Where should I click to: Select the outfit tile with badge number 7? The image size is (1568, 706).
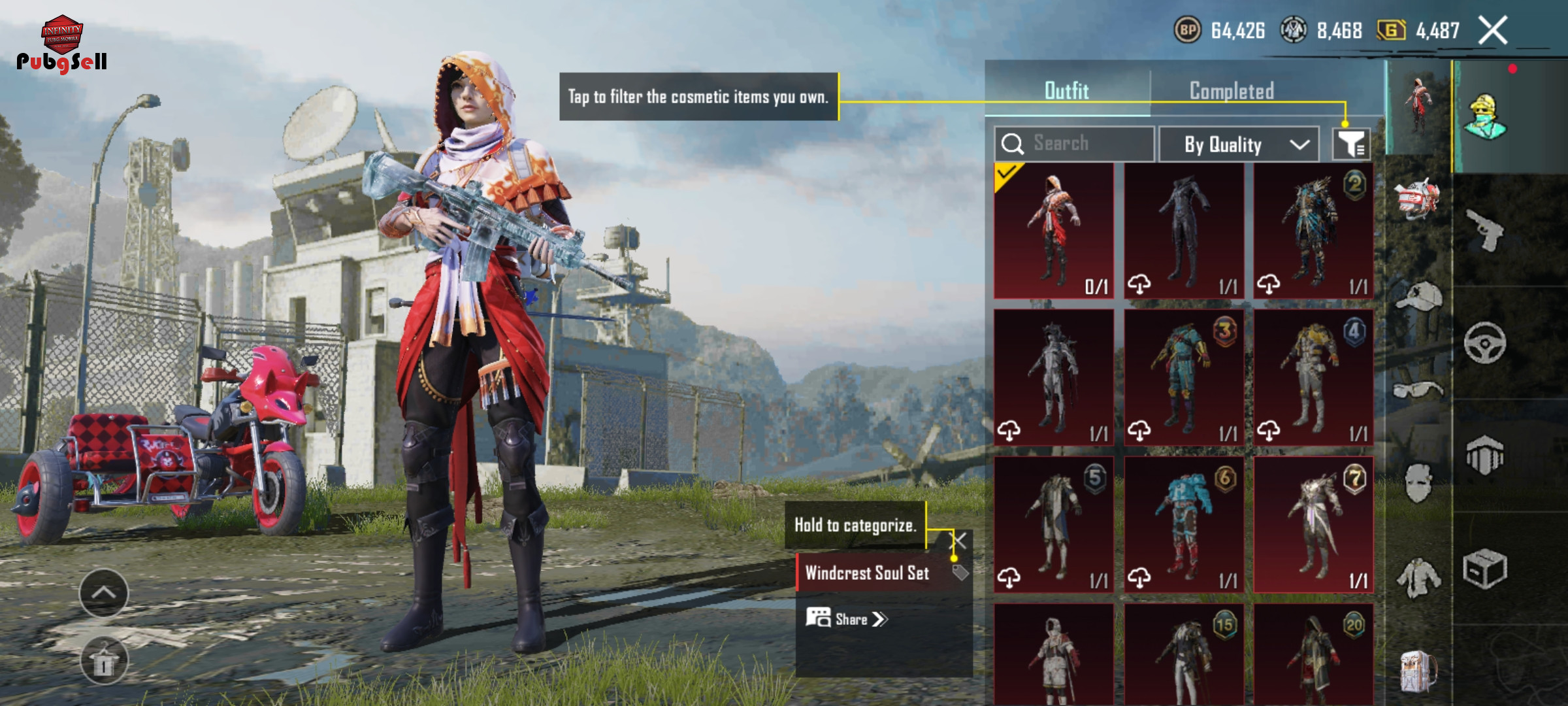coord(1313,525)
